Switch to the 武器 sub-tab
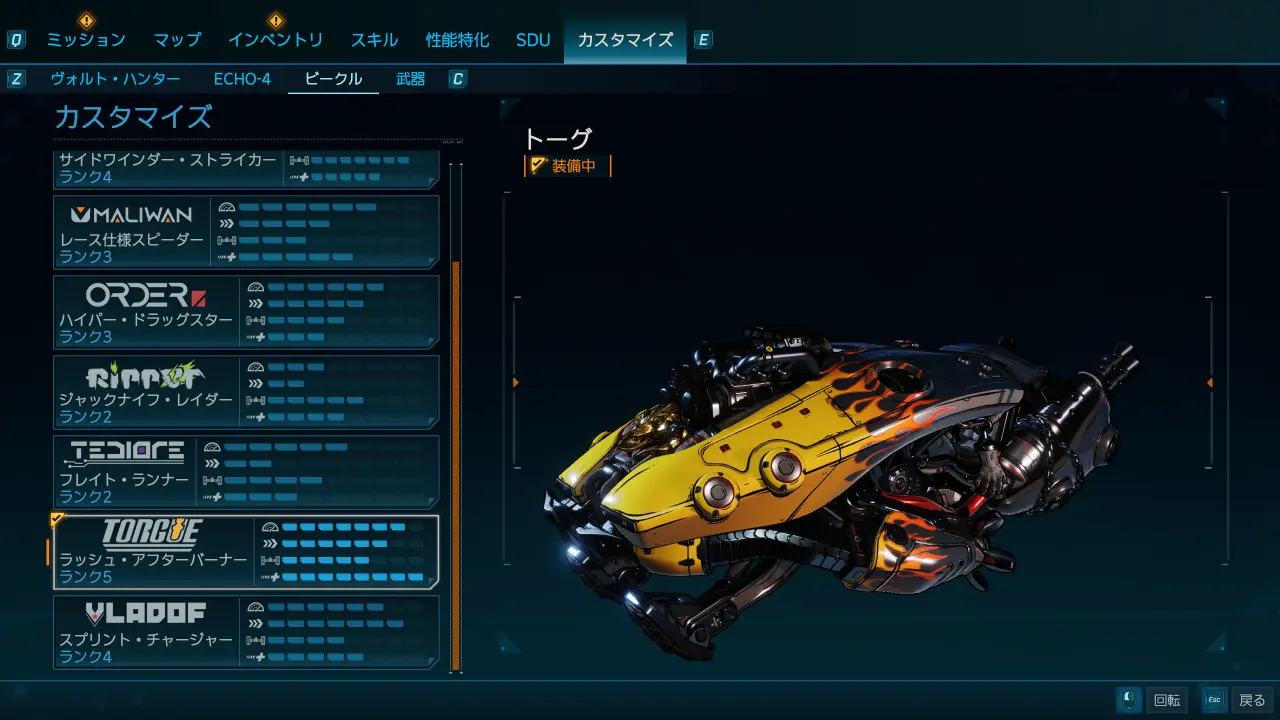 pyautogui.click(x=410, y=79)
